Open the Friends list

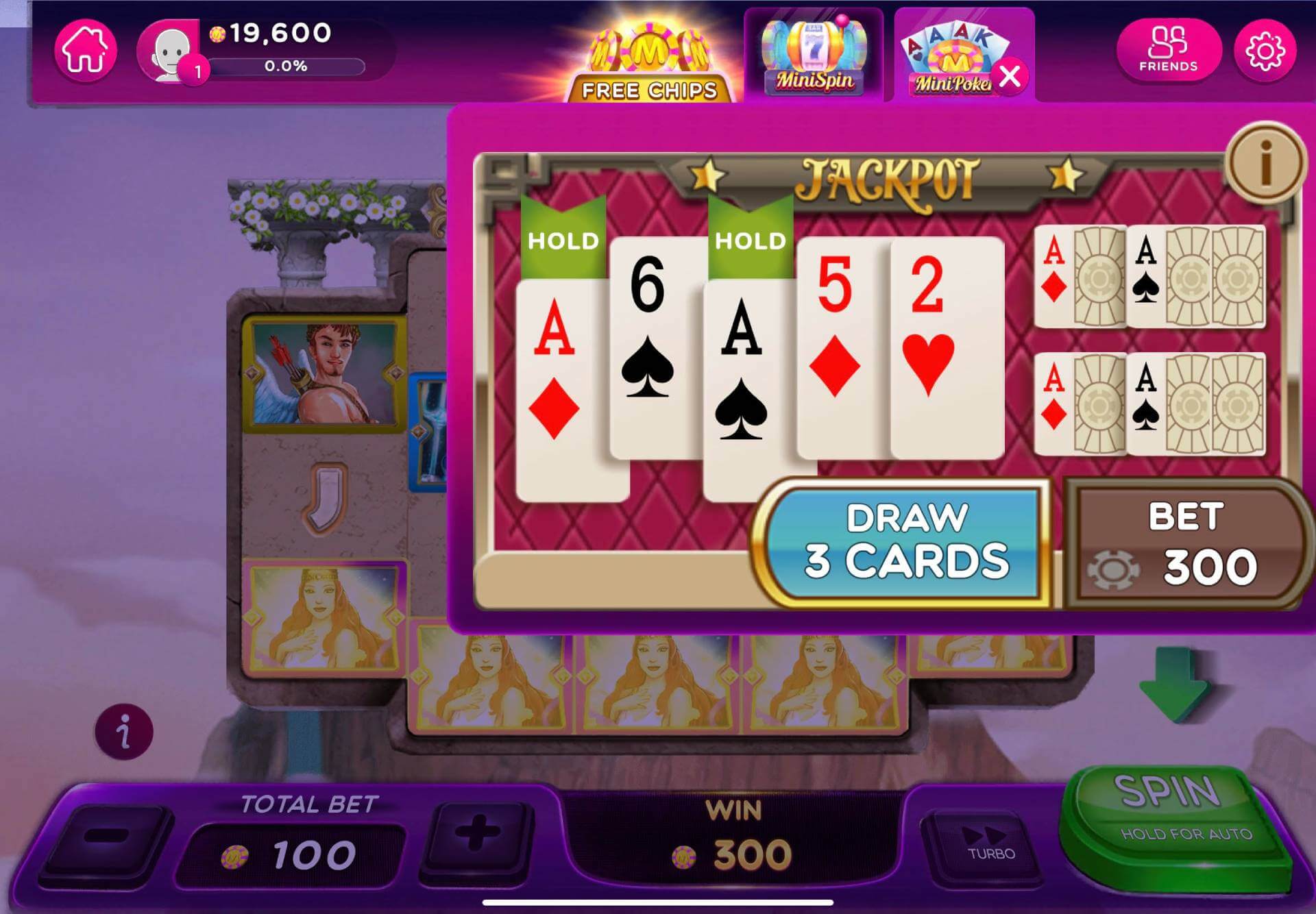tap(1168, 49)
